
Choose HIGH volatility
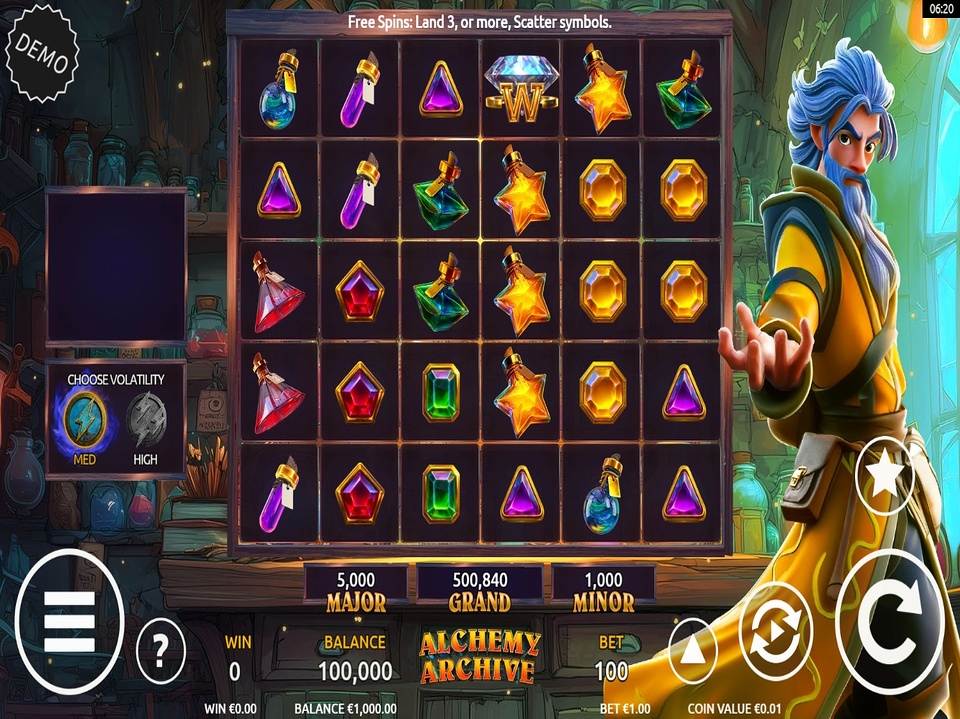click(x=147, y=422)
